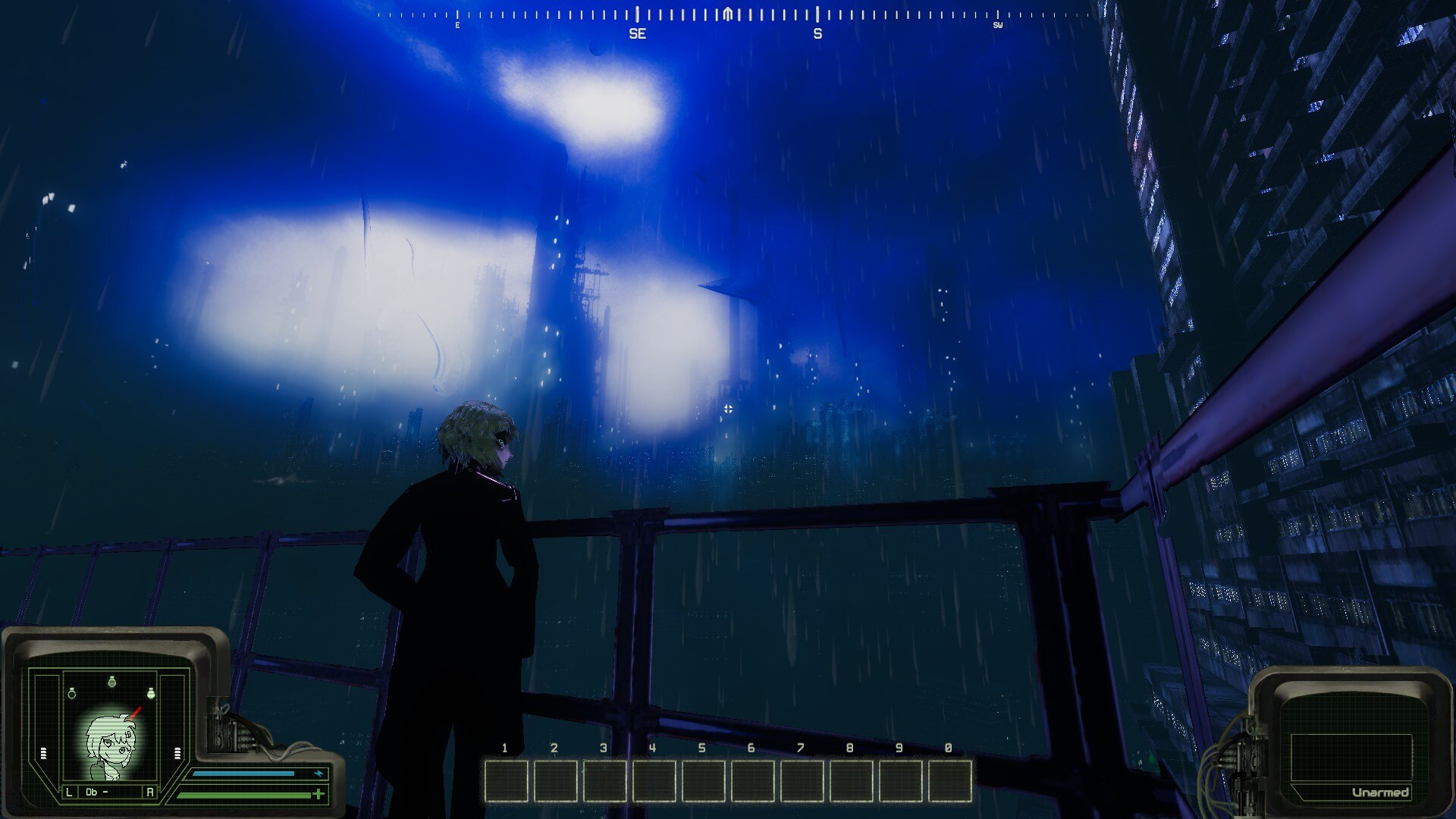Click the R indicator under the portrait
The image size is (1456, 819).
coord(149,792)
